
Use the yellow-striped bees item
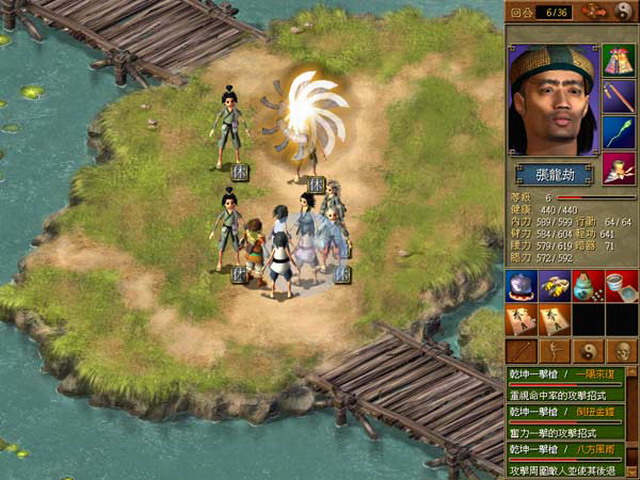tap(554, 286)
